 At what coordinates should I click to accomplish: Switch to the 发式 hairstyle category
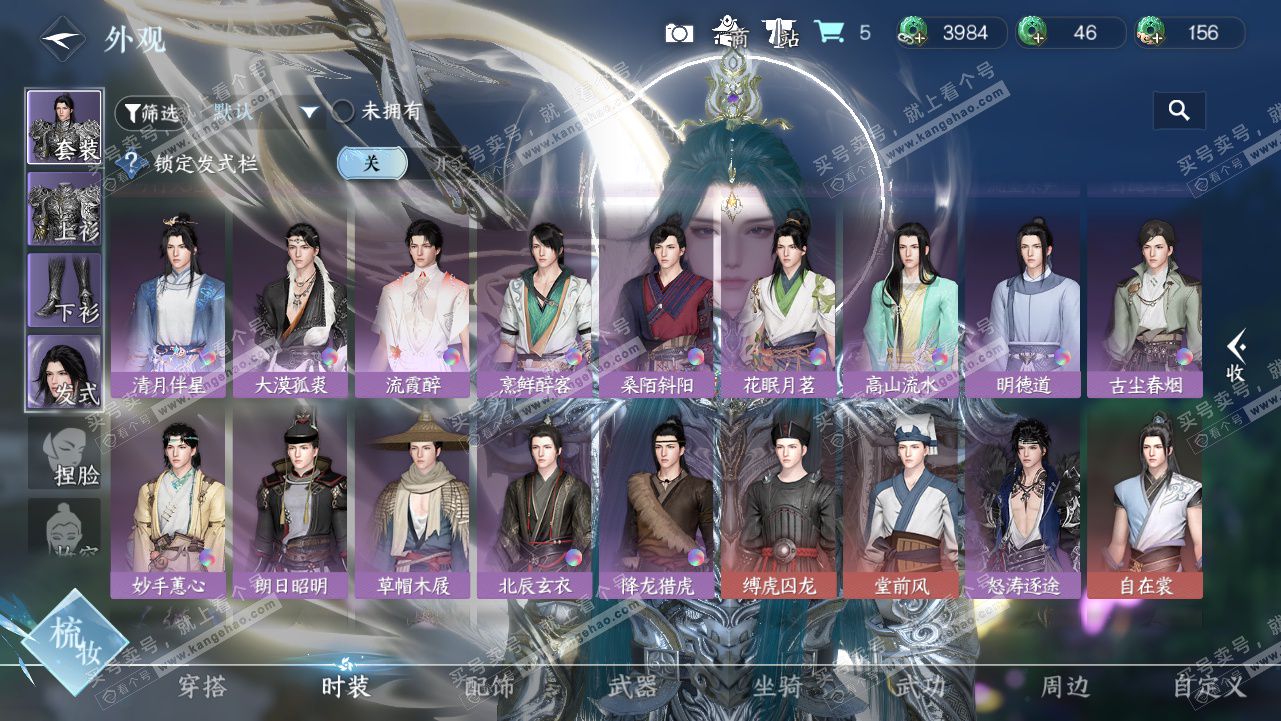point(65,372)
